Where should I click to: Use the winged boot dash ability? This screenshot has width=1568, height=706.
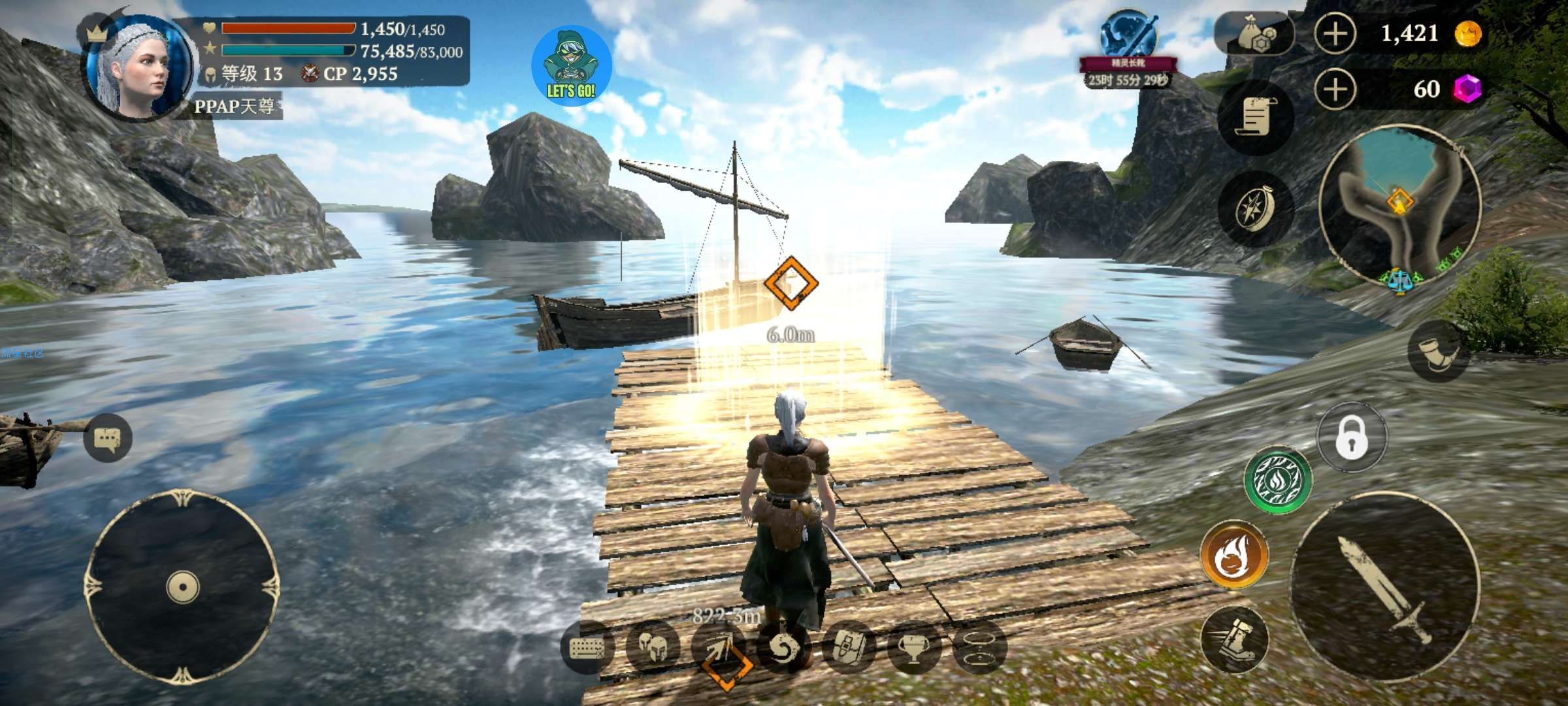click(1234, 639)
